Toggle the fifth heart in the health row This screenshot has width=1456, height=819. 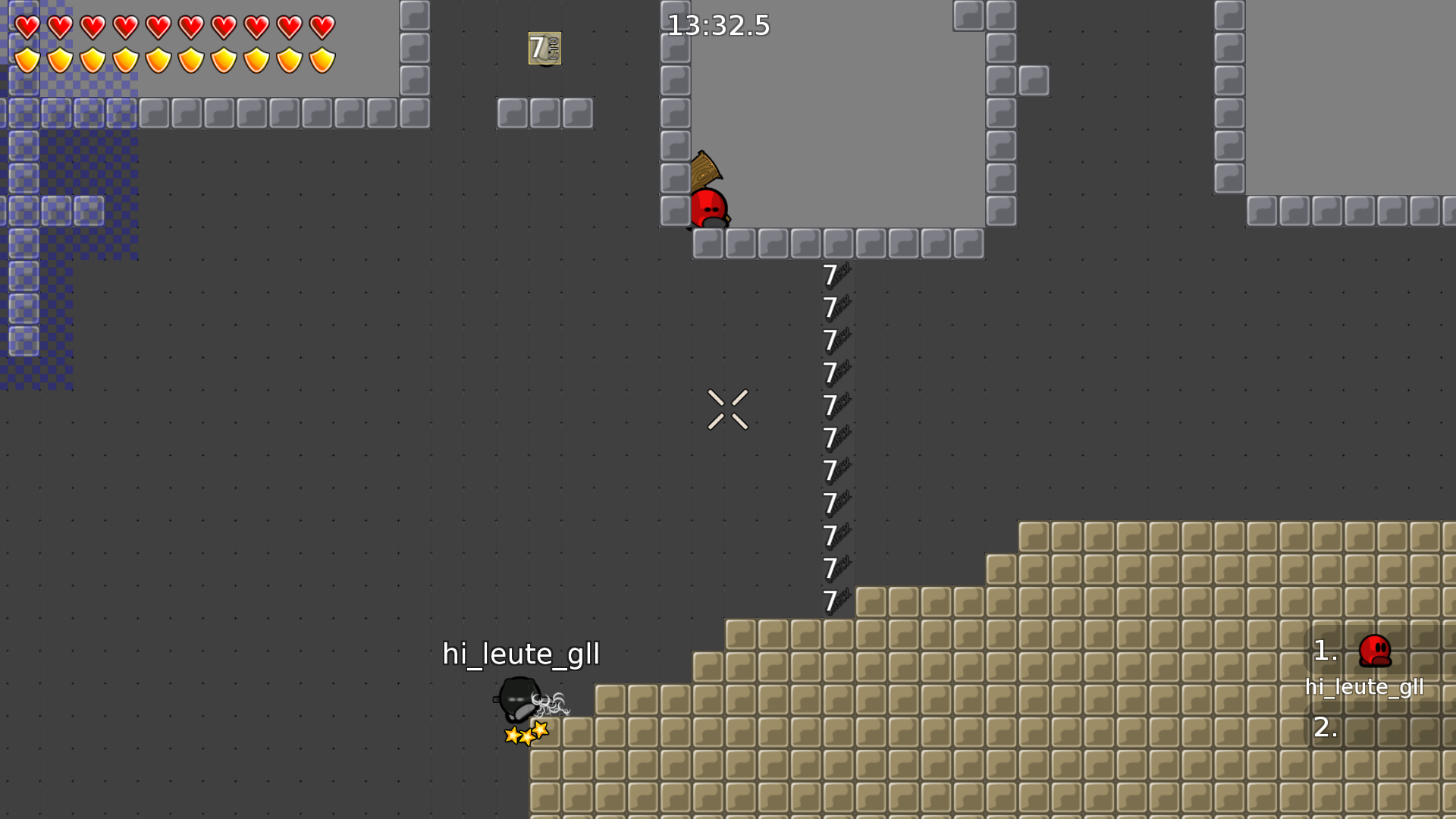(157, 27)
